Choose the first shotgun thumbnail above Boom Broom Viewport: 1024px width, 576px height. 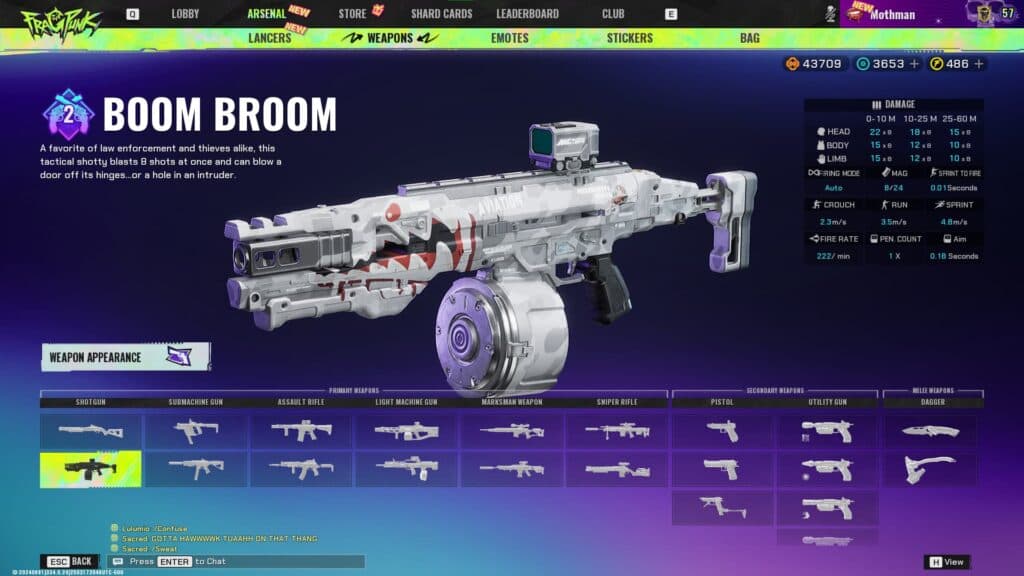[90, 431]
